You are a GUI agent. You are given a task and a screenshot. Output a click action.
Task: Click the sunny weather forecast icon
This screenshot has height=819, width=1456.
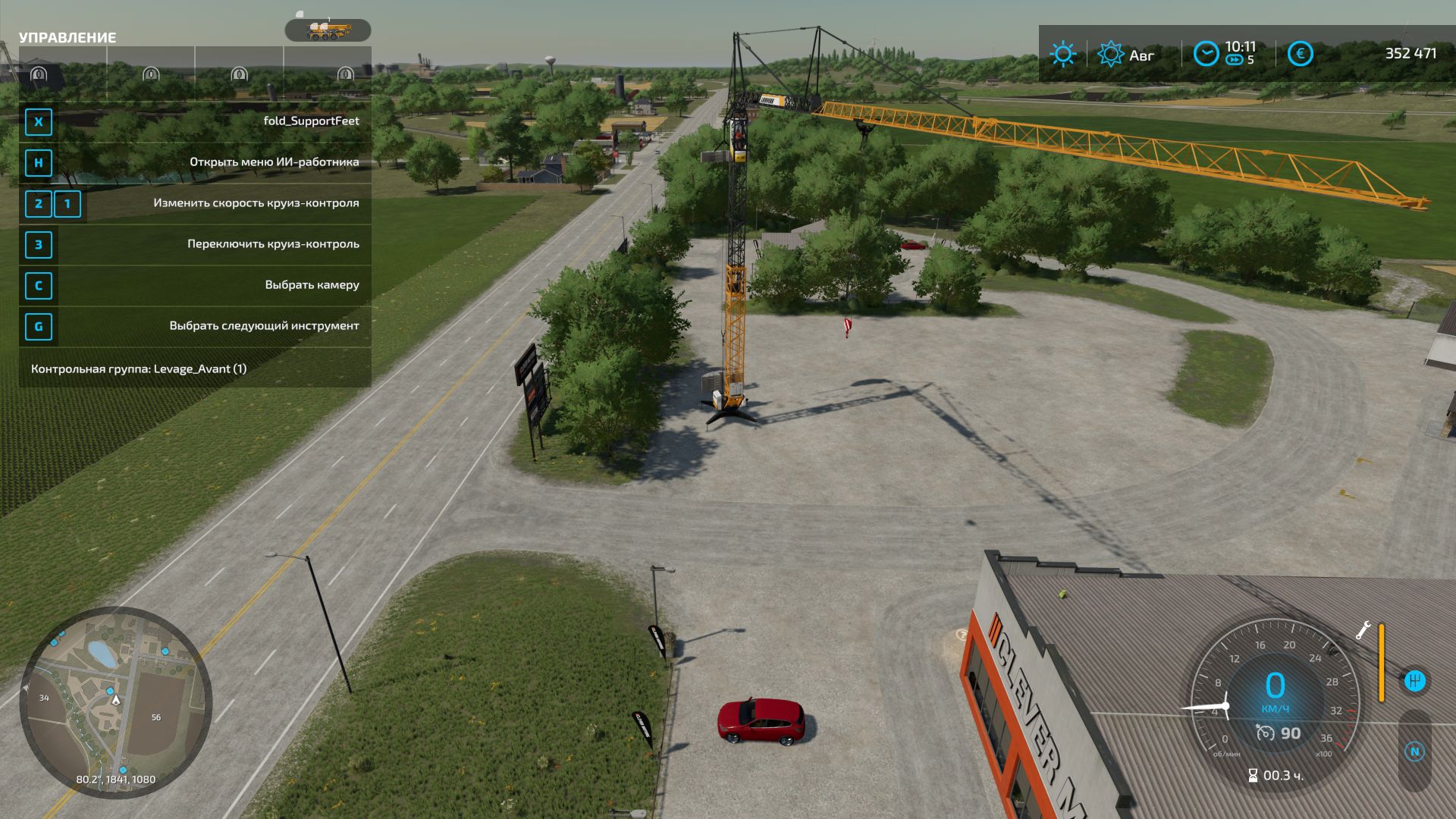[x=1062, y=54]
